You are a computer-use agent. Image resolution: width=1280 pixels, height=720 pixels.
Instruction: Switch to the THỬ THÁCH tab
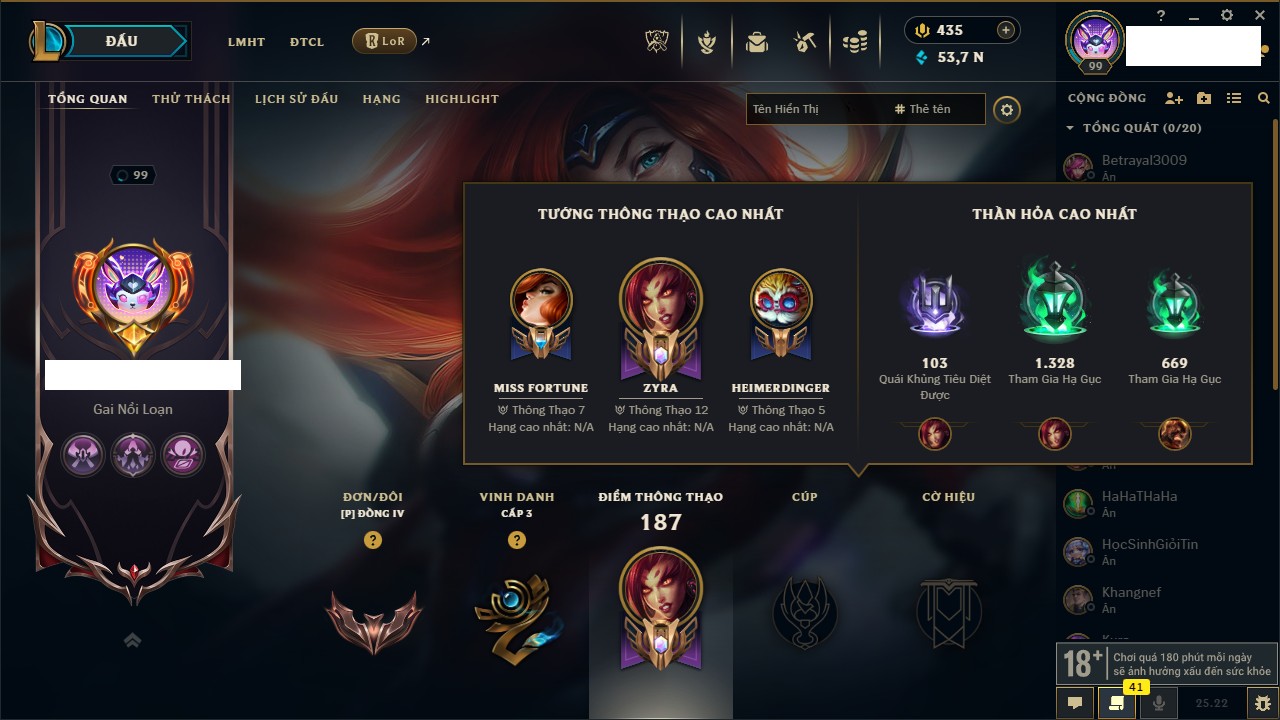click(191, 99)
